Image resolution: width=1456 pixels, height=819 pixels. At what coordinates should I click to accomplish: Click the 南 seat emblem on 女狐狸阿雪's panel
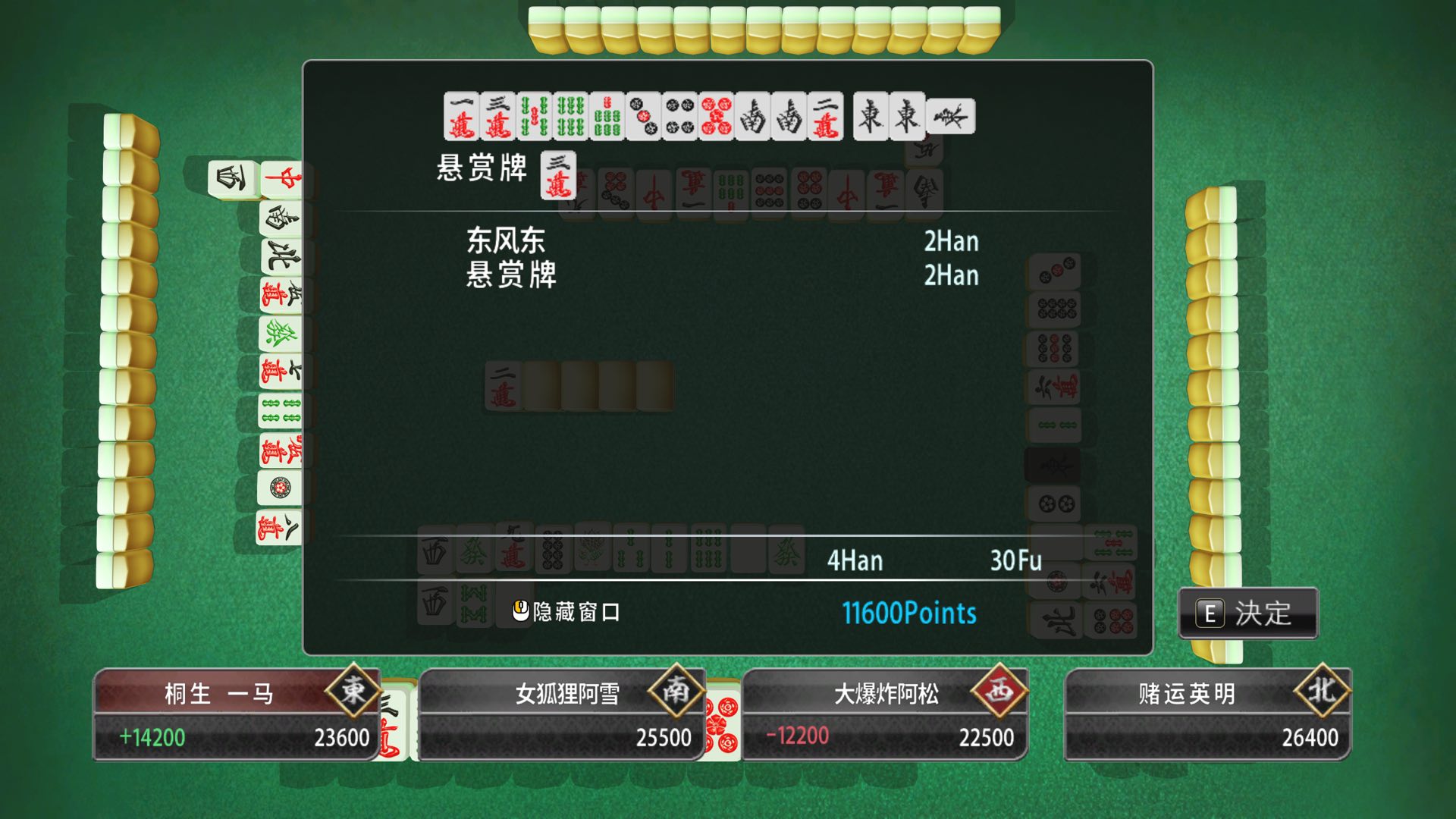677,692
